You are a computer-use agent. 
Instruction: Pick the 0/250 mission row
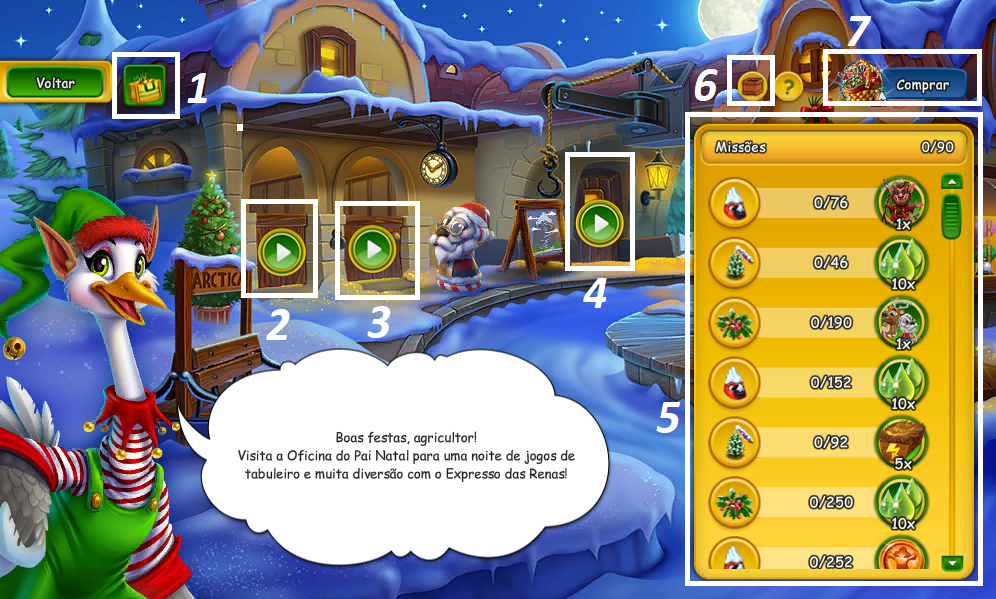pyautogui.click(x=820, y=501)
